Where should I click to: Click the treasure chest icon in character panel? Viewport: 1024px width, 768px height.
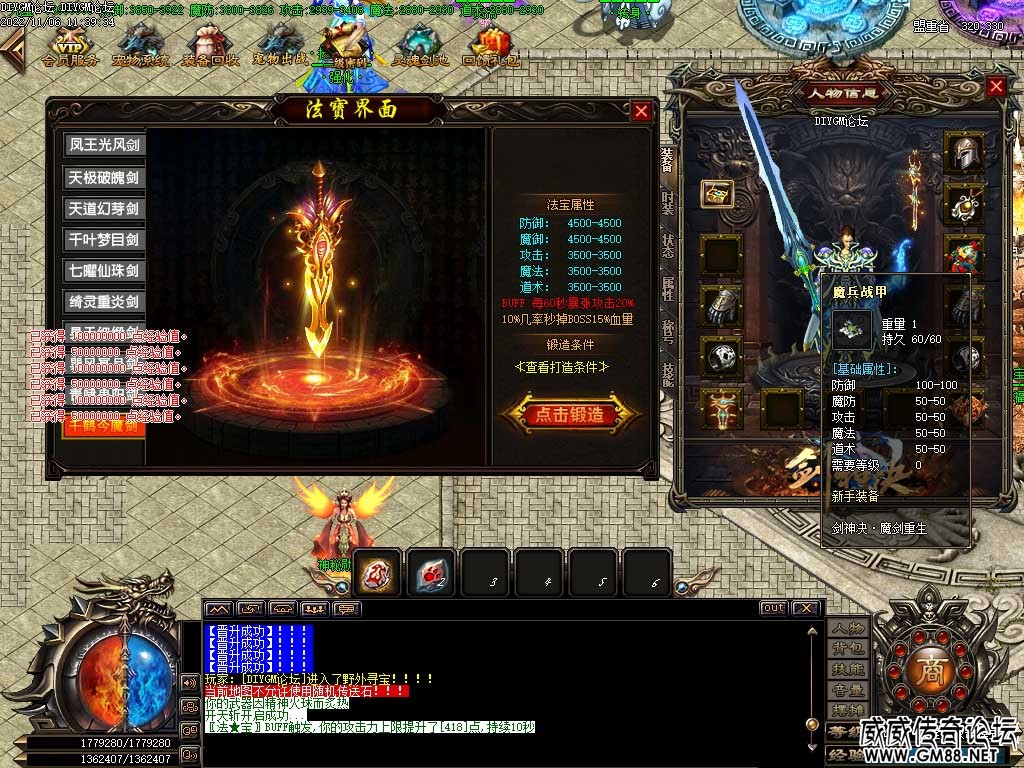tap(718, 193)
